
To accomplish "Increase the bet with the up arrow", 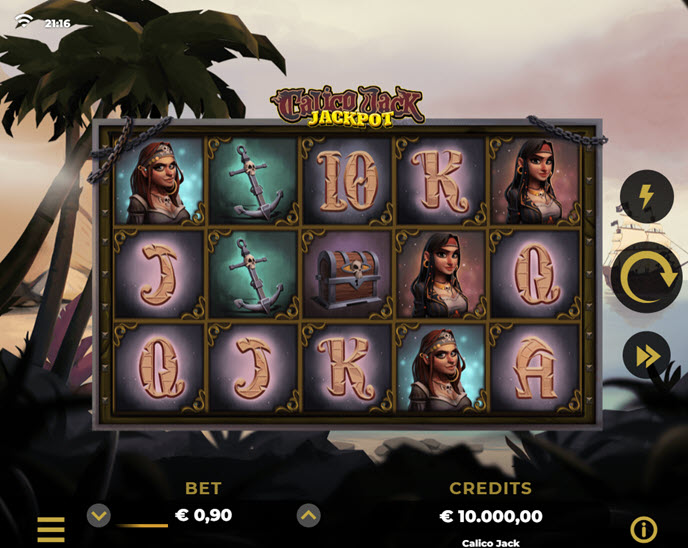I will [309, 516].
